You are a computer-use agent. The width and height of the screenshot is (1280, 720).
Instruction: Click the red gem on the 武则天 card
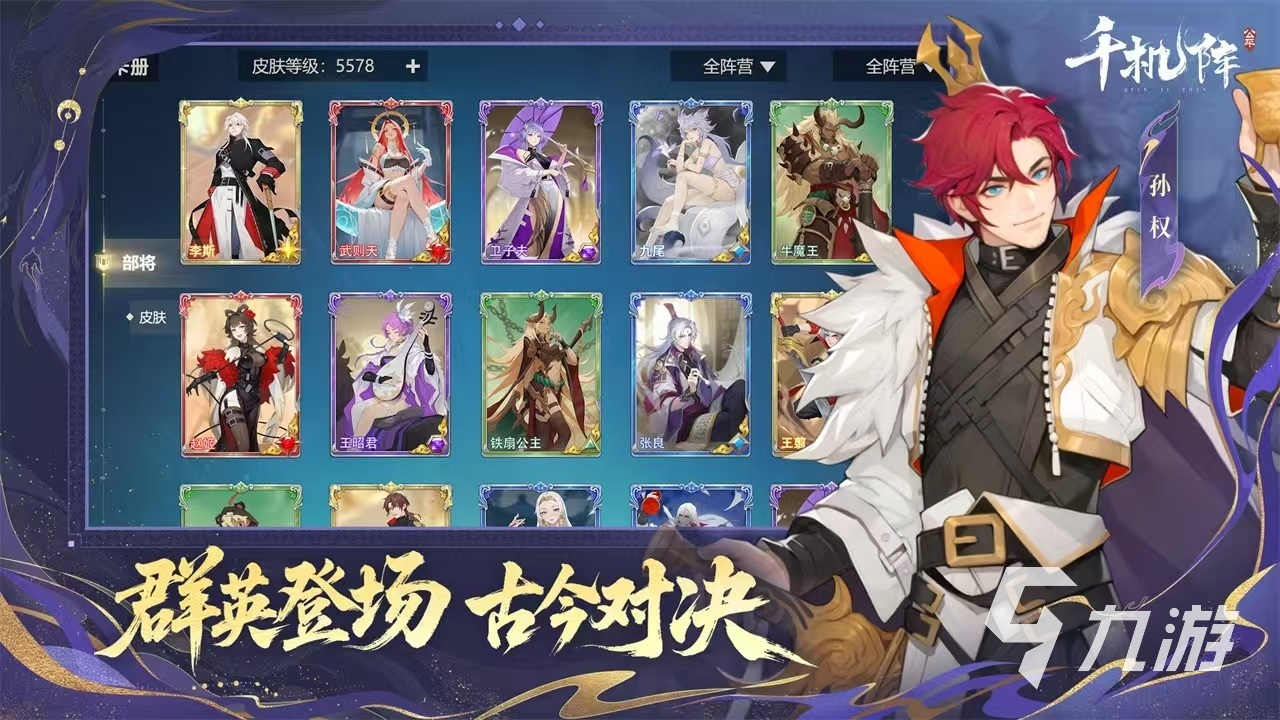(x=438, y=250)
